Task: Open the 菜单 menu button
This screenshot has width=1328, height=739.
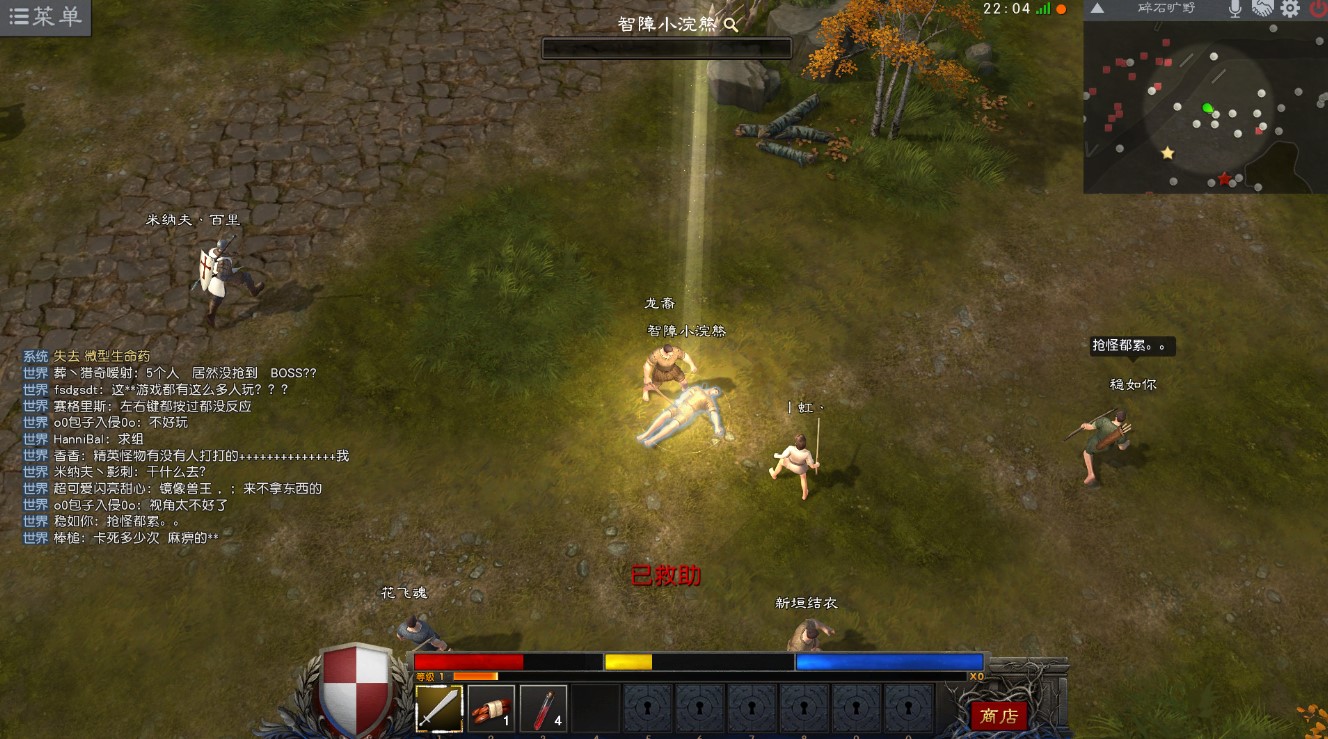Action: 45,17
